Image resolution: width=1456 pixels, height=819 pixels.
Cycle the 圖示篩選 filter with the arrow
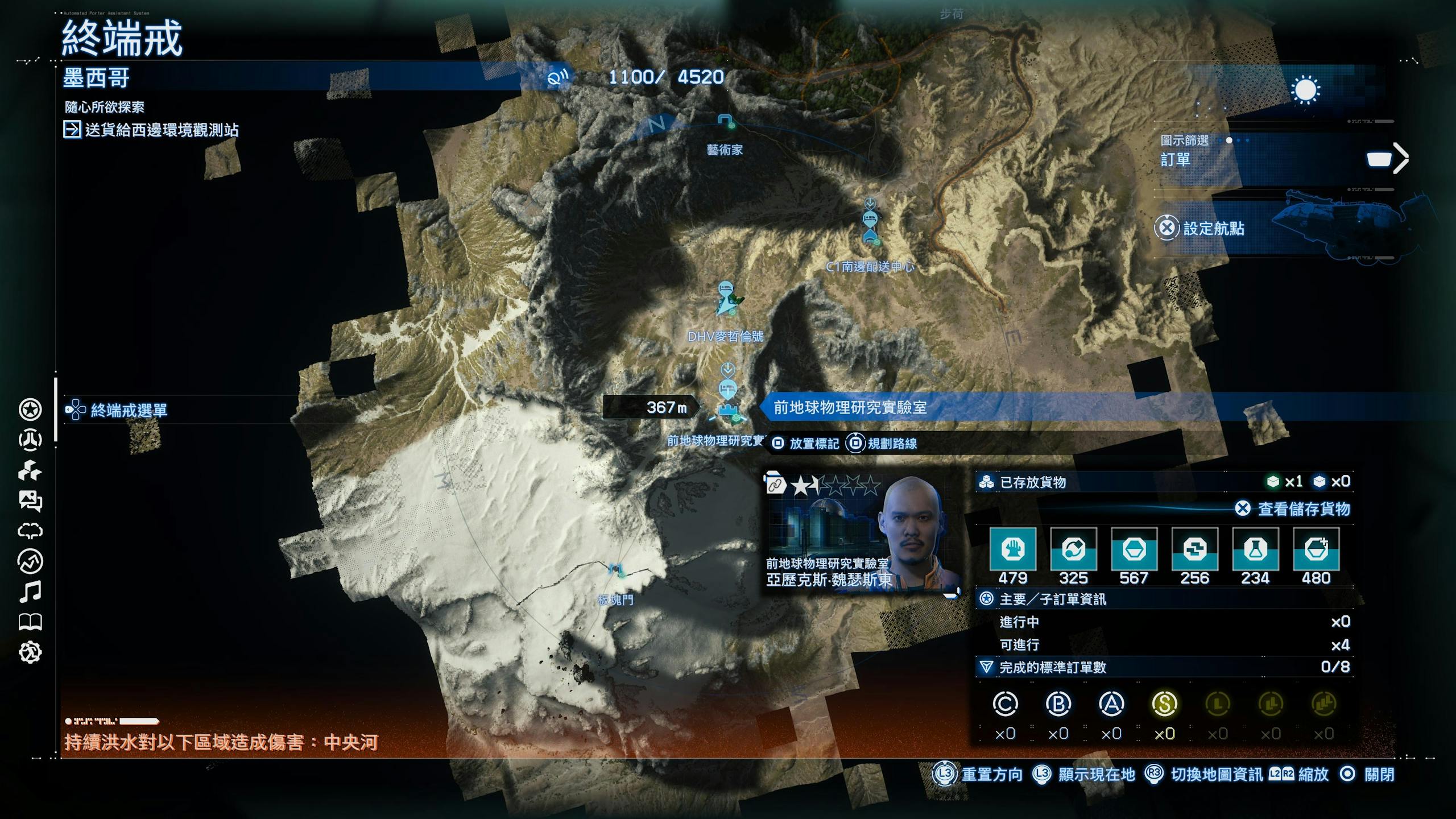coord(1400,158)
